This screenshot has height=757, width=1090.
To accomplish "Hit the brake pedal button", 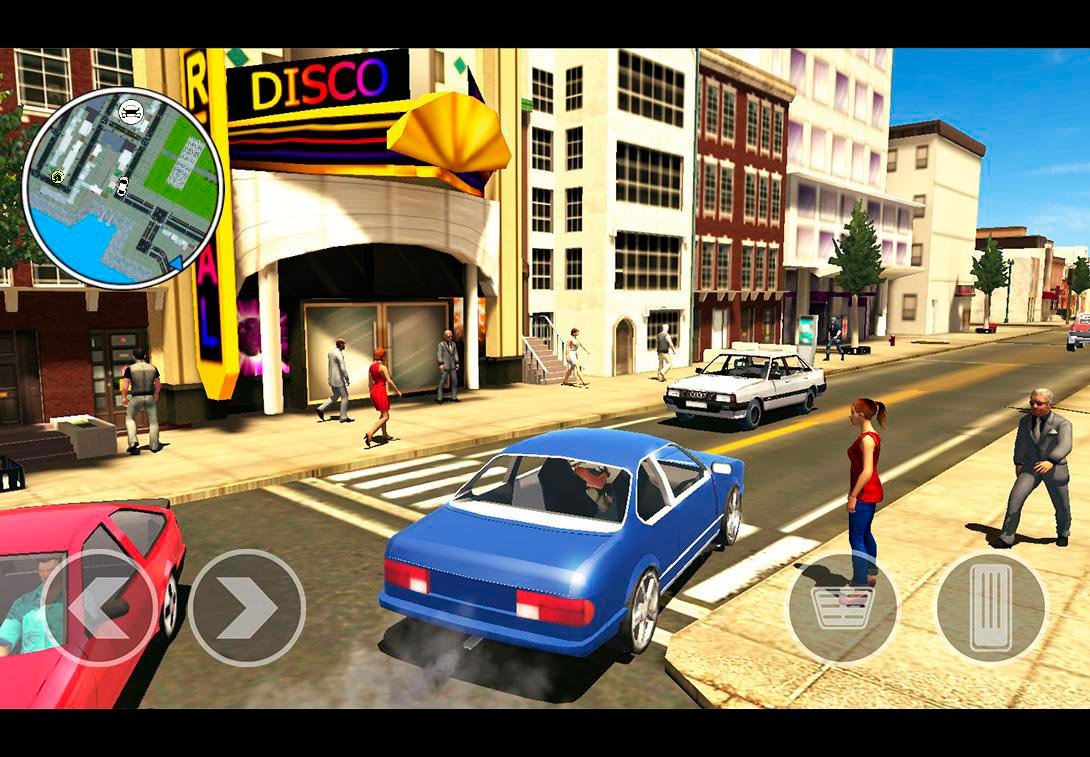I will (843, 607).
